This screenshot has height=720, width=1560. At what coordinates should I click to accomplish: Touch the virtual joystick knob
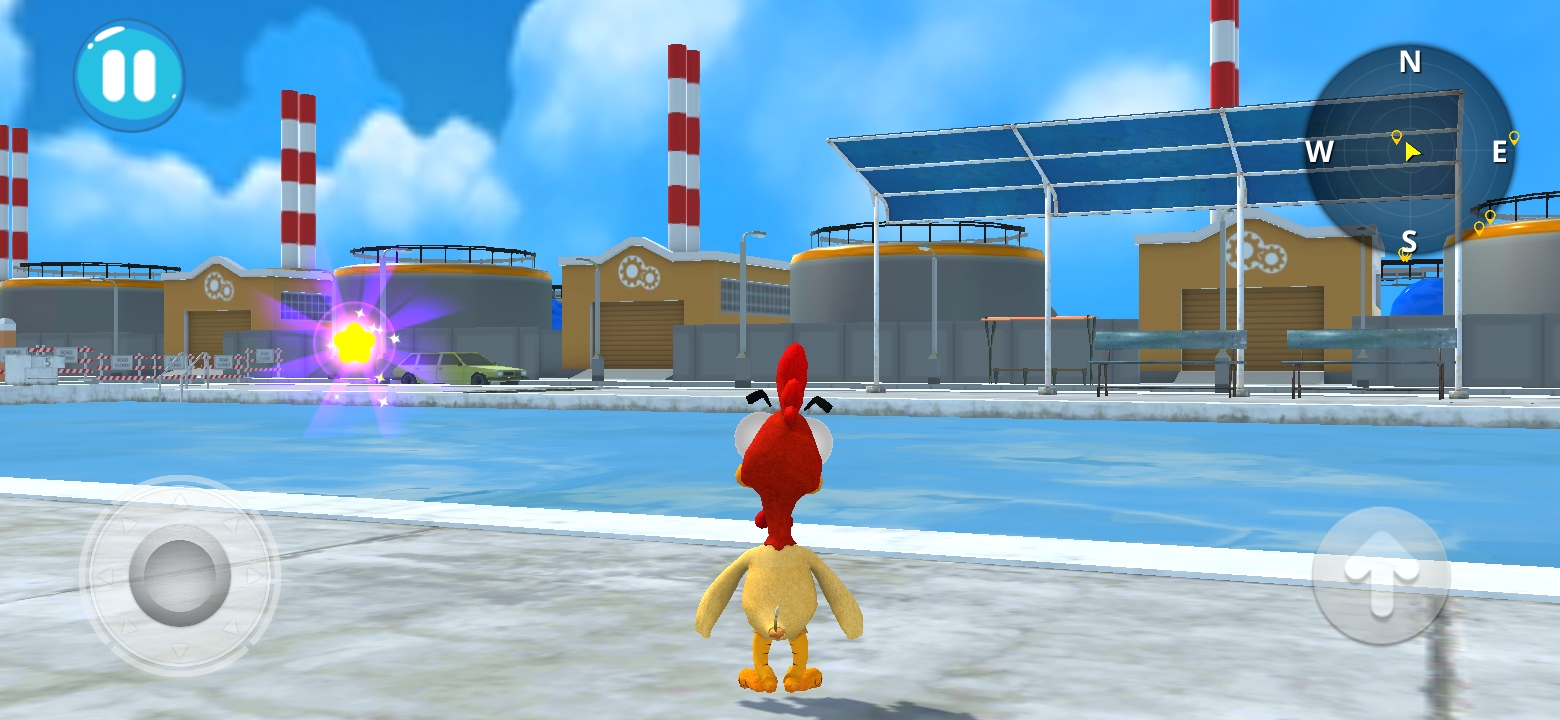180,575
